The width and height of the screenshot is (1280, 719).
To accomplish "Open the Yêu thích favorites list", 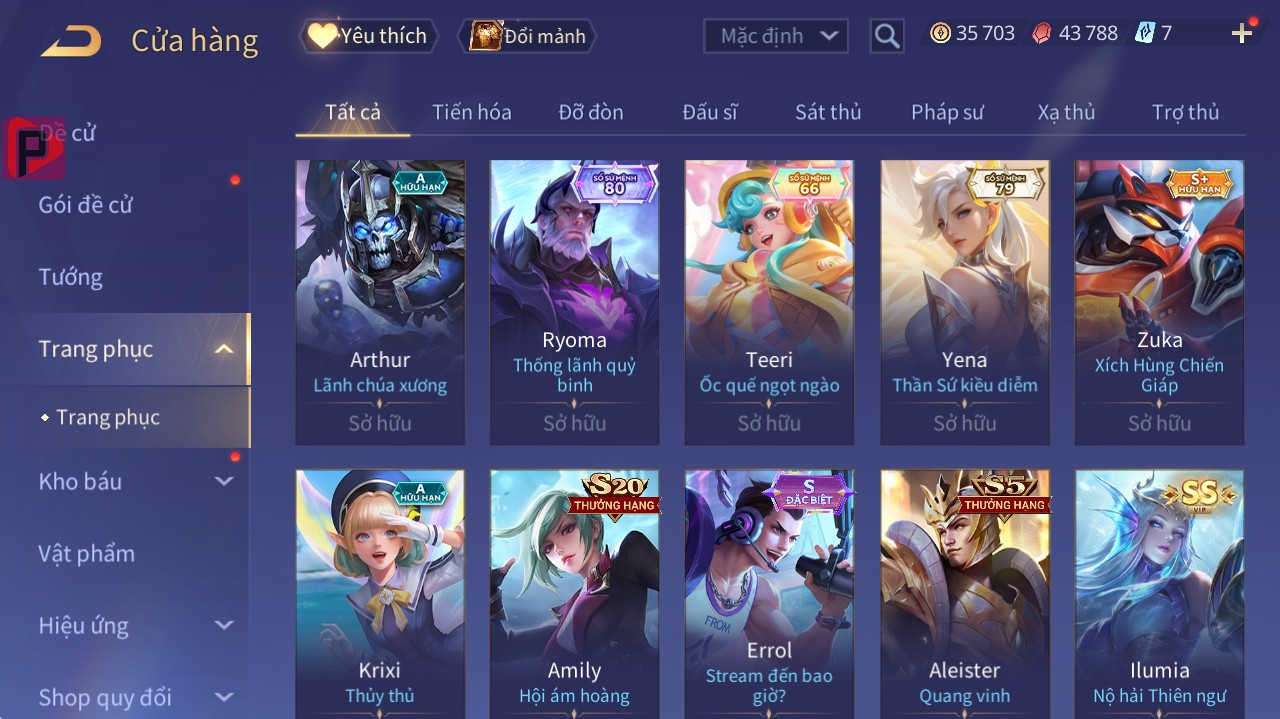I will [x=368, y=36].
